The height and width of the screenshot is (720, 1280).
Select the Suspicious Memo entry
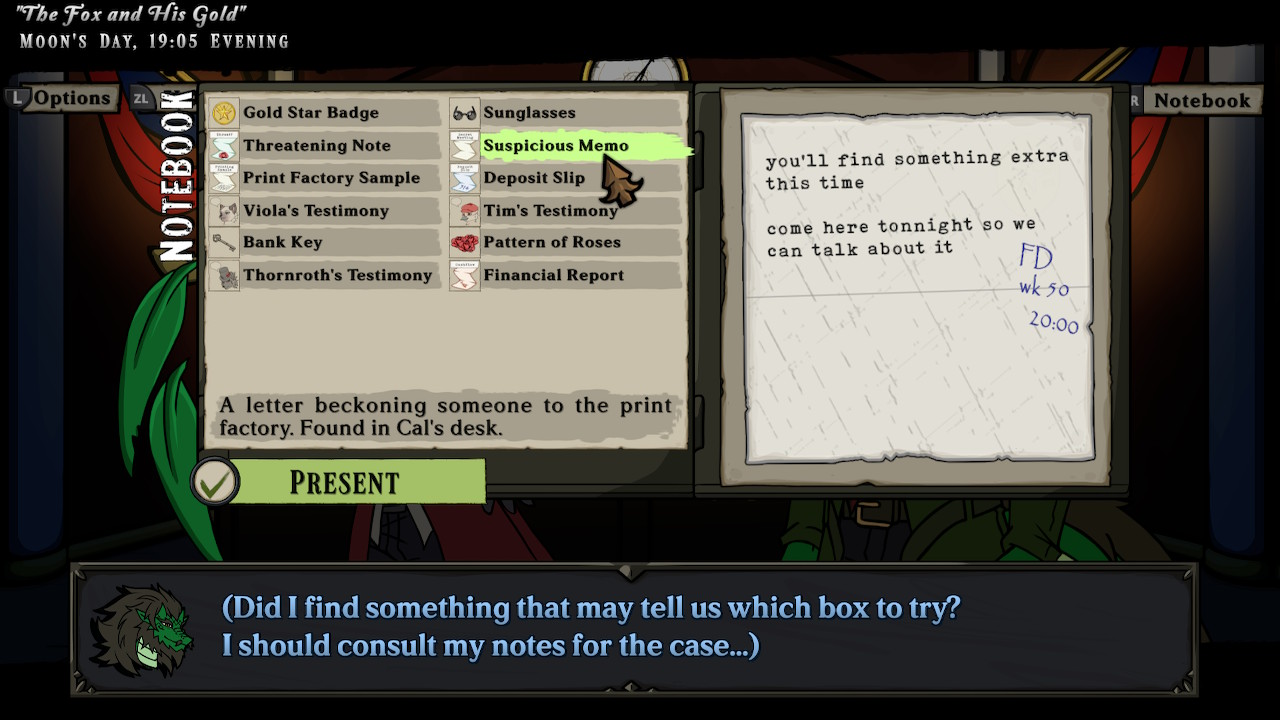(555, 146)
